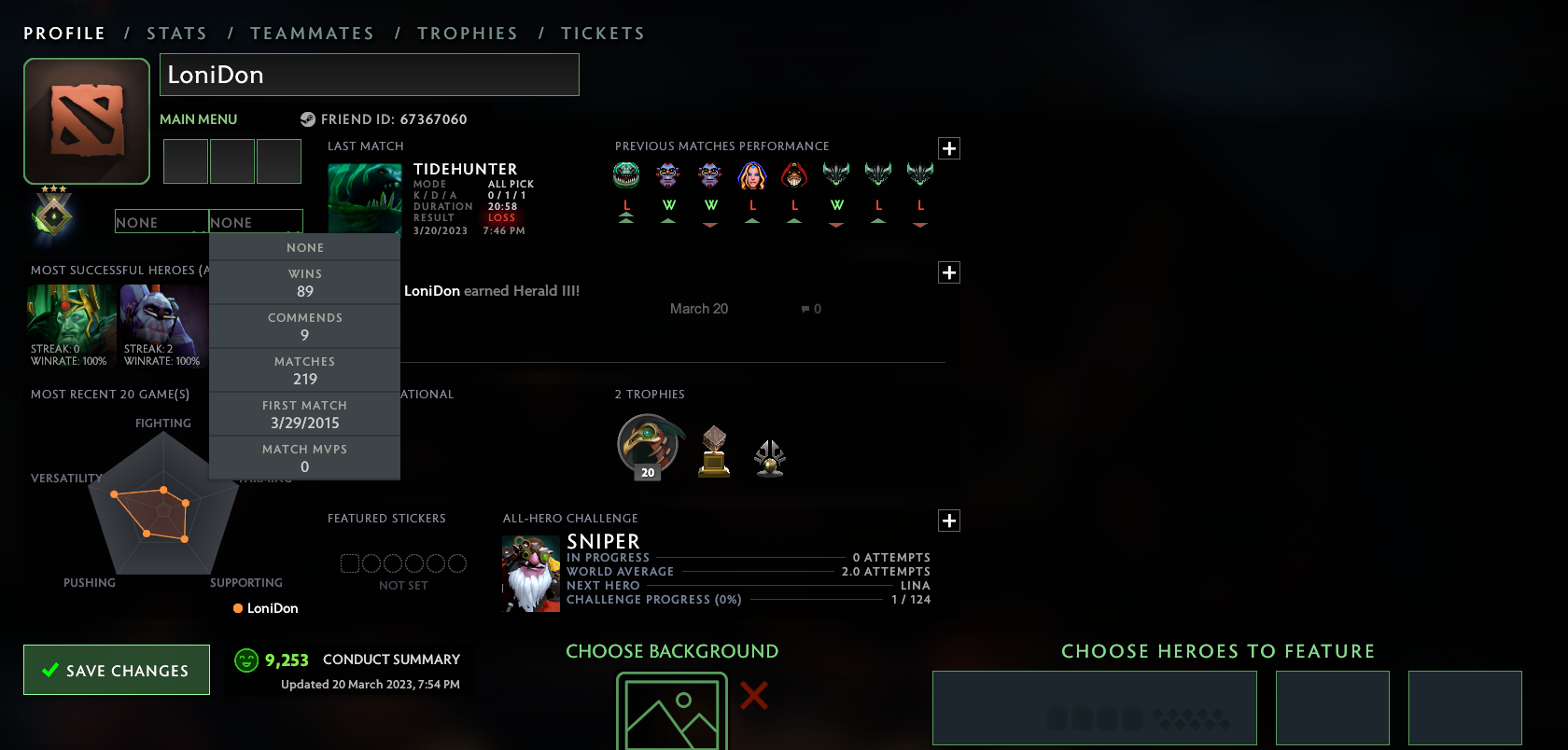The width and height of the screenshot is (1568, 750).
Task: Open the conduct summary smiley icon
Action: pyautogui.click(x=245, y=660)
